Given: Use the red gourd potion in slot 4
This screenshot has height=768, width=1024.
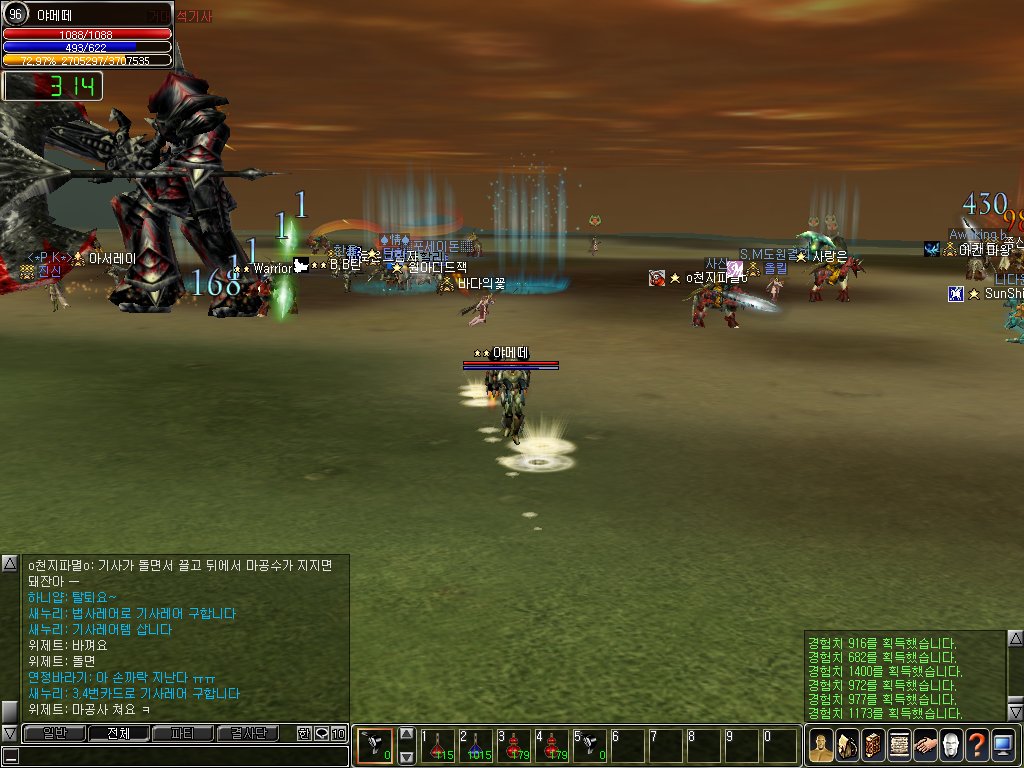Looking at the screenshot, I should tap(551, 746).
